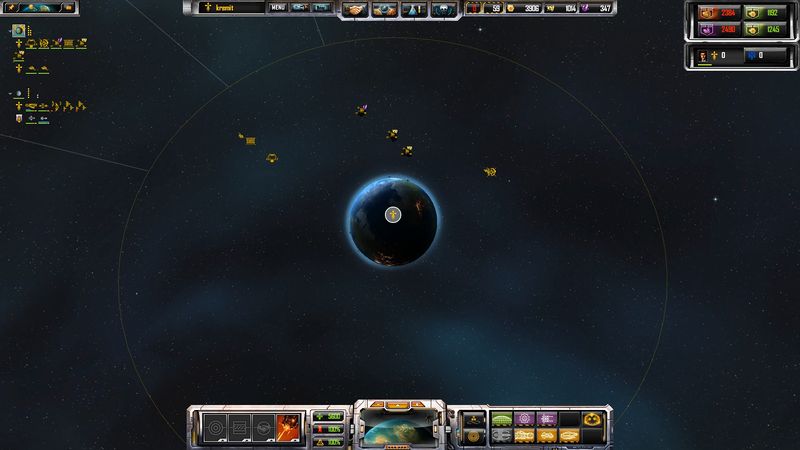Click the target rings ability slot
This screenshot has width=800, height=450.
pos(215,428)
